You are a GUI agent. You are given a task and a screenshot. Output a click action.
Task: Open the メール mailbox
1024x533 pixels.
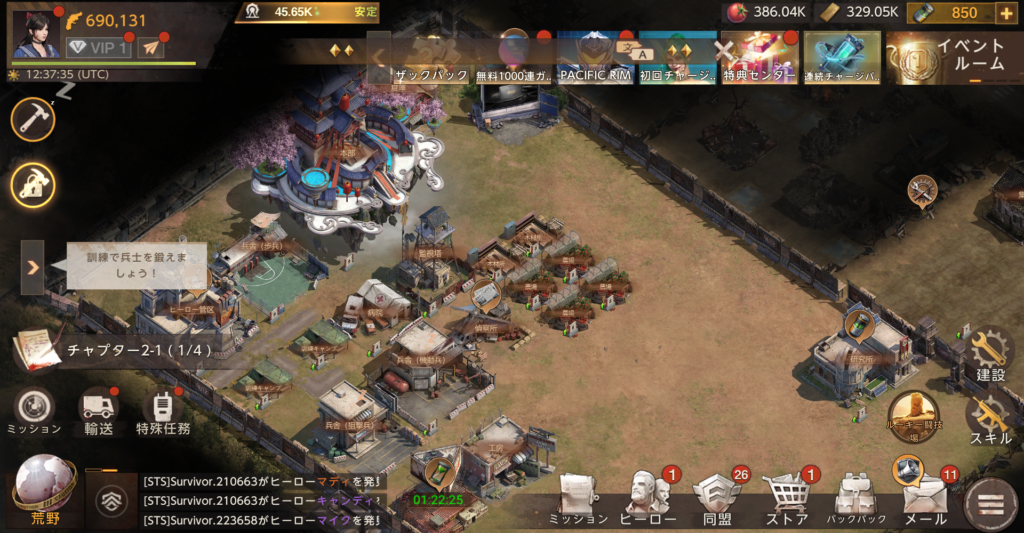(x=925, y=497)
